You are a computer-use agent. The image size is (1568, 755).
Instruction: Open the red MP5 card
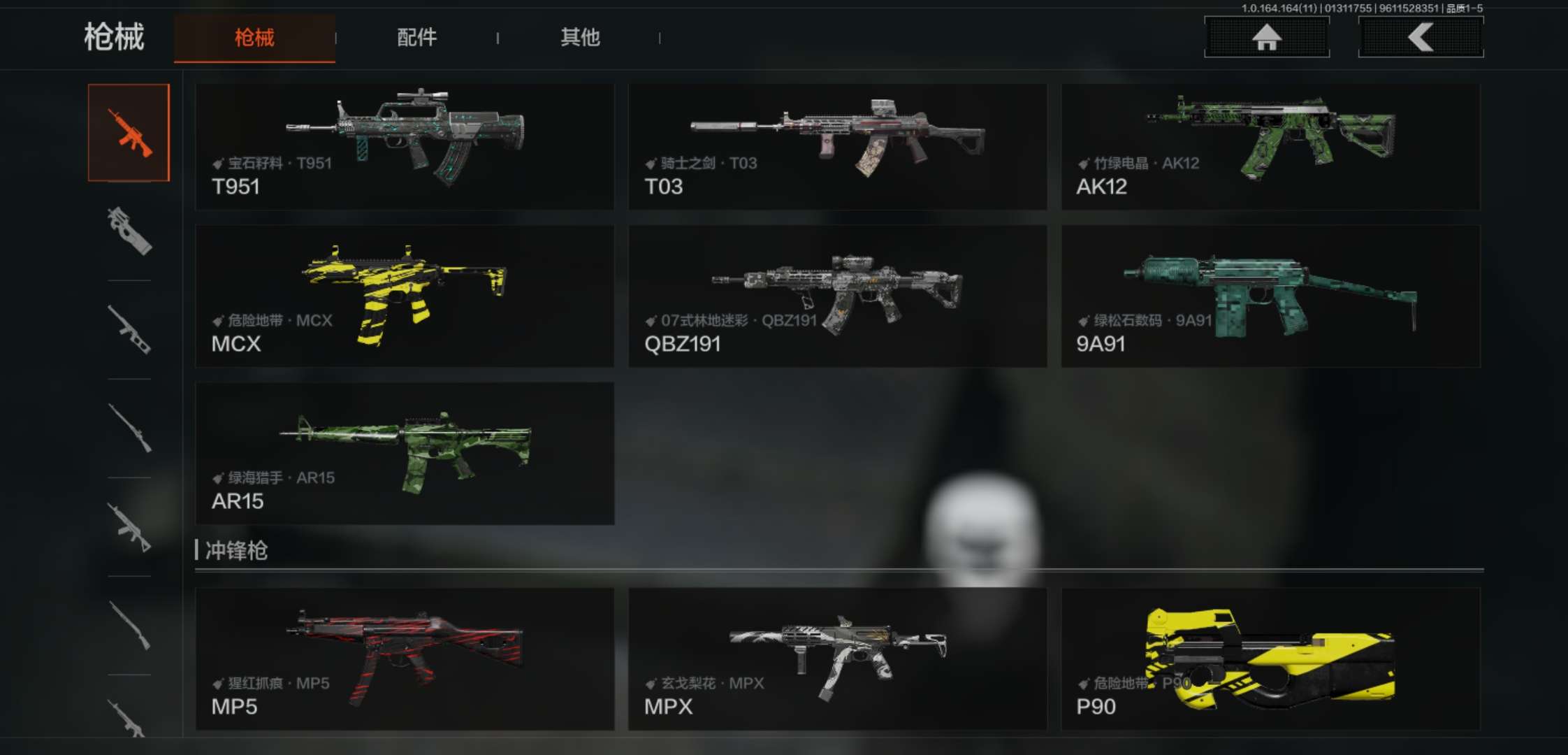pyautogui.click(x=405, y=659)
